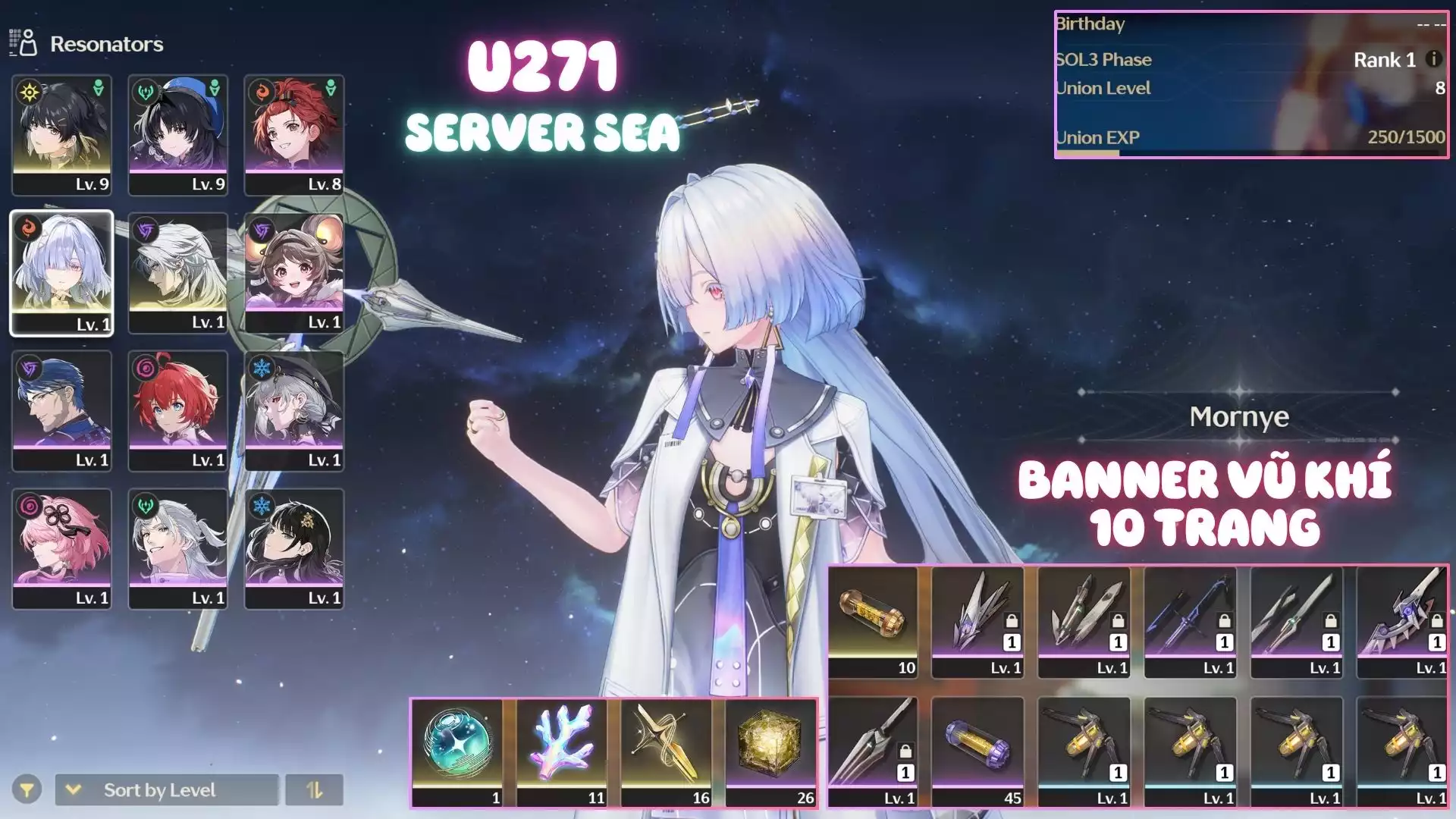The width and height of the screenshot is (1456, 819).
Task: Select the iridescent coral item slot
Action: pos(562,752)
